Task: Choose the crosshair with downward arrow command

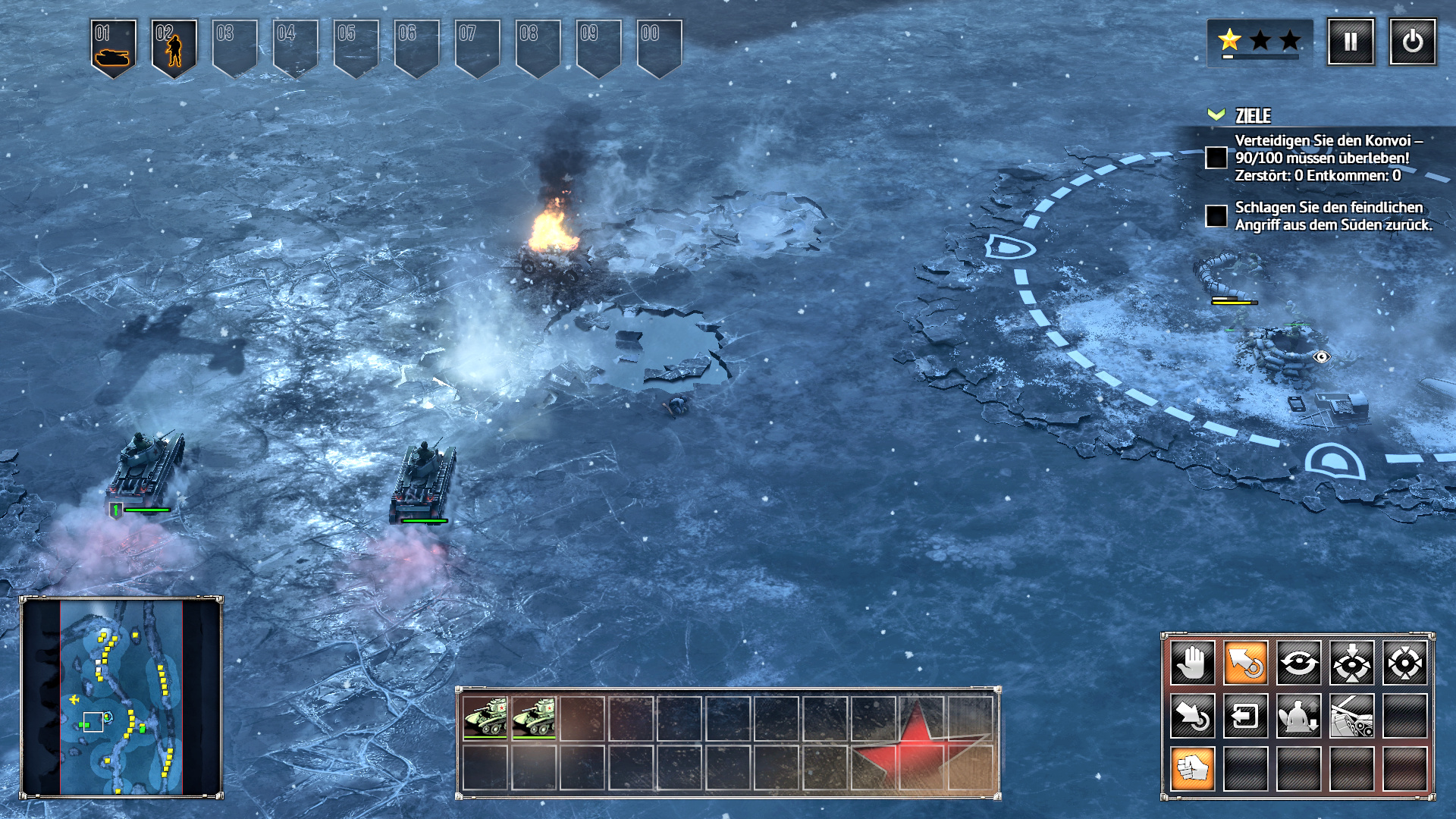Action: point(1351,663)
